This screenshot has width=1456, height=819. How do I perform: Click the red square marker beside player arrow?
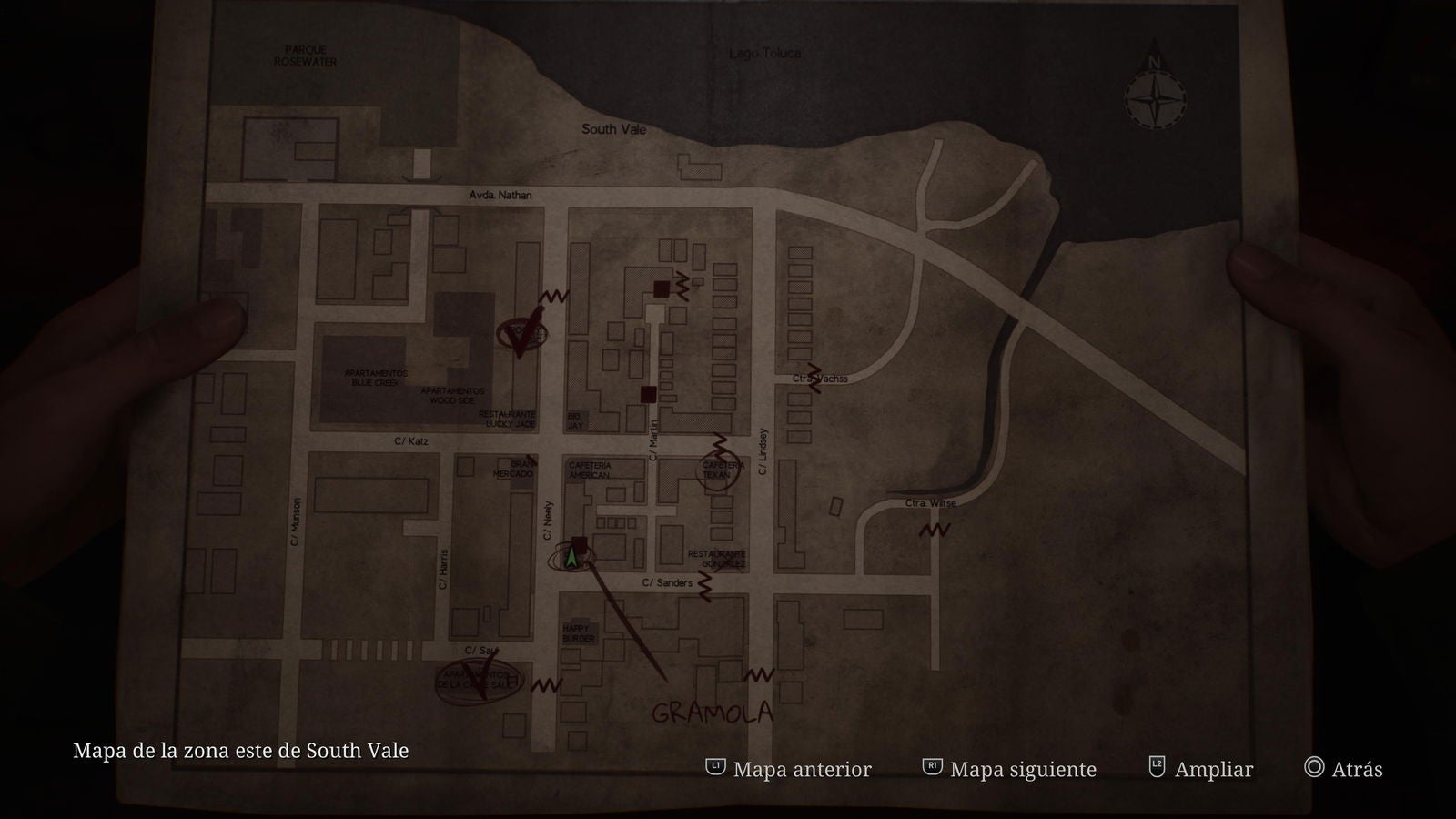coord(580,543)
